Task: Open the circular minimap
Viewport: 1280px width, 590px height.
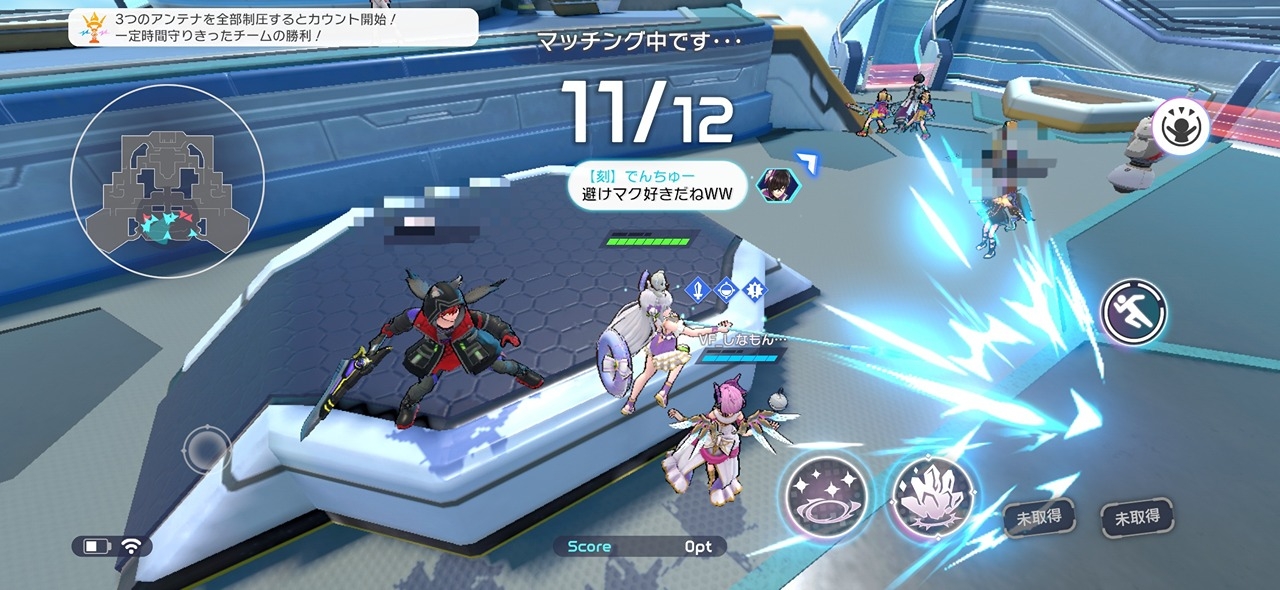Action: [x=167, y=181]
